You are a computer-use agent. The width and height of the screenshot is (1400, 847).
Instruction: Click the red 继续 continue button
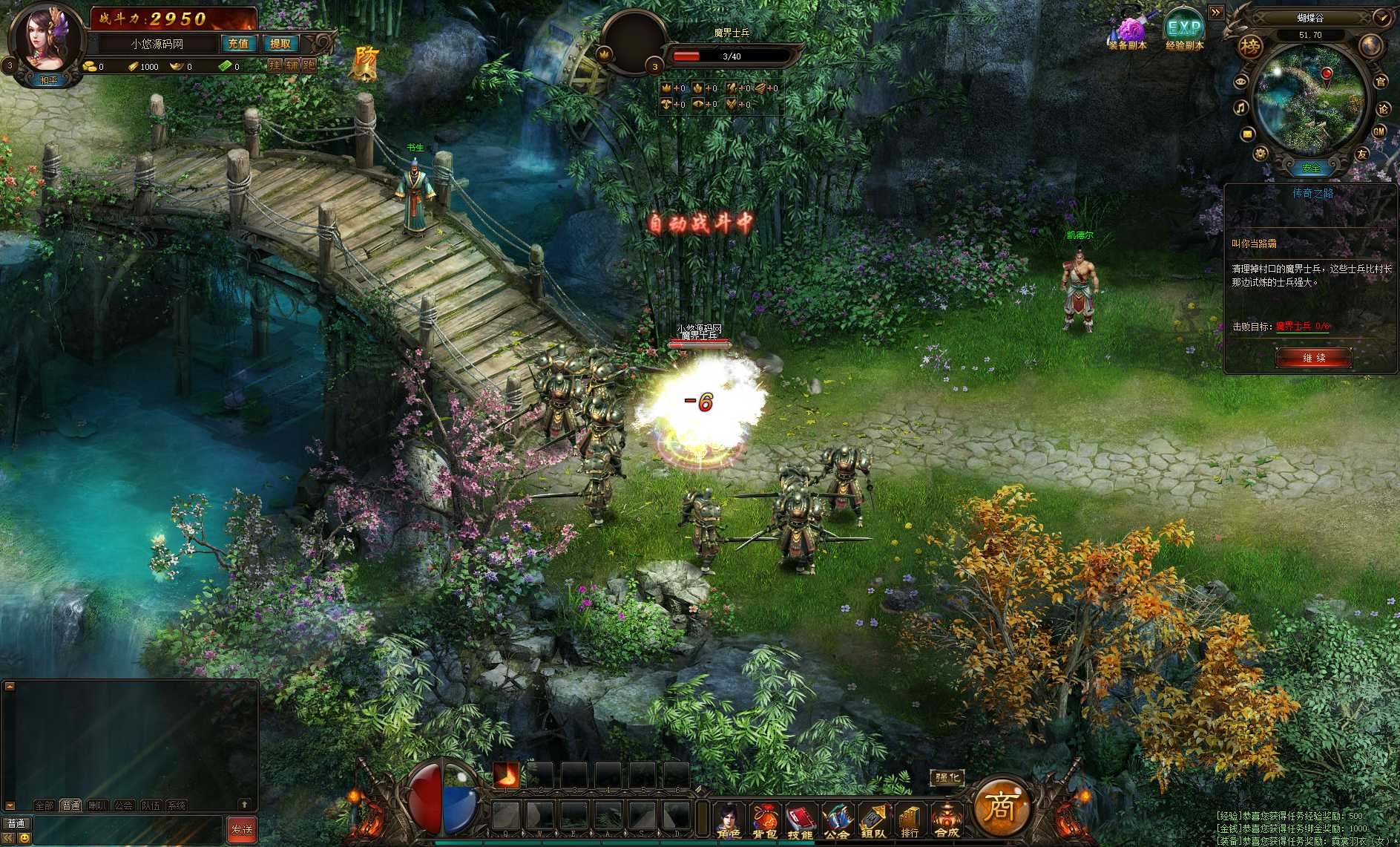[x=1314, y=358]
